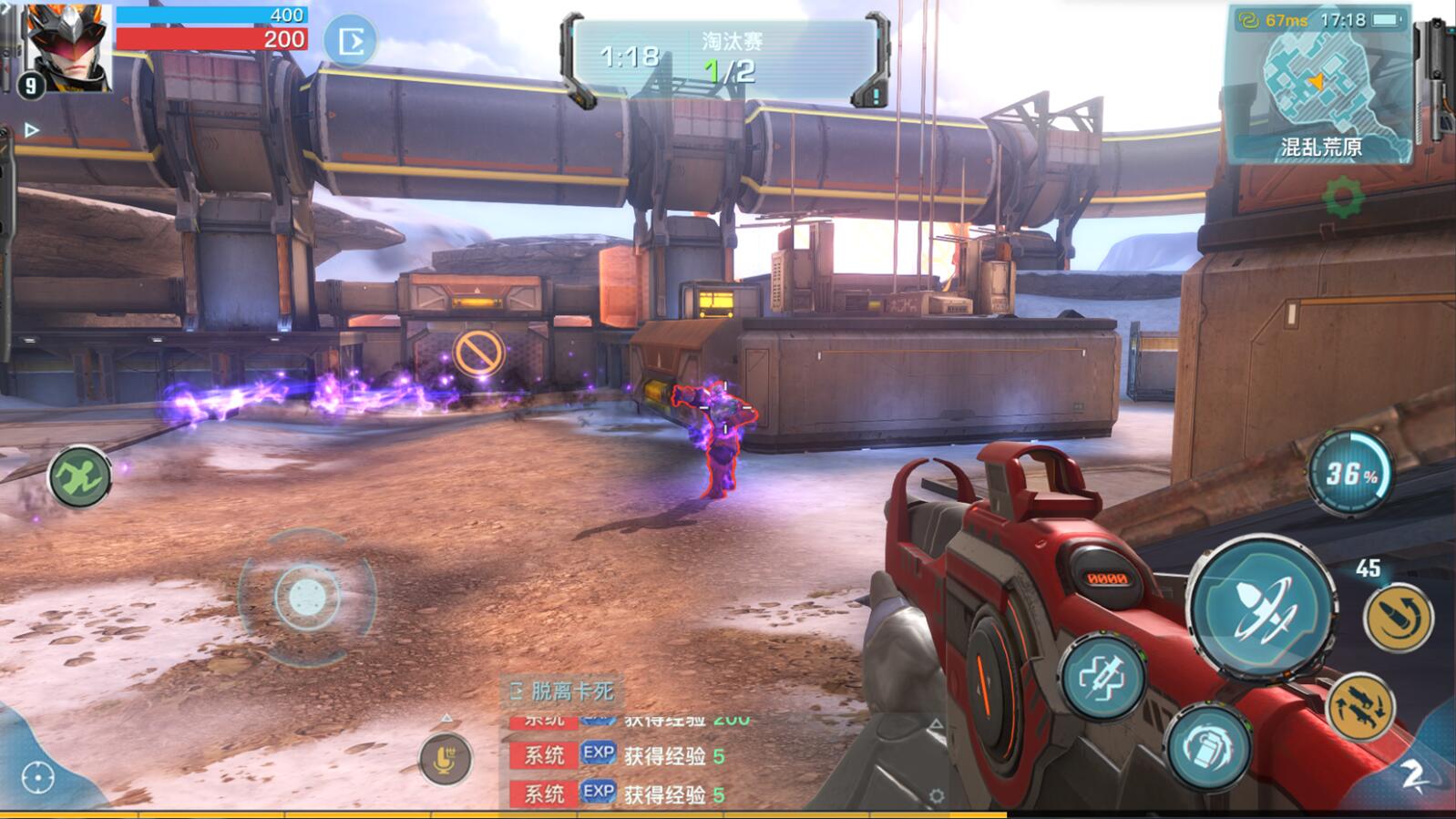Tap the green gear settings icon
This screenshot has width=1456, height=819.
pyautogui.click(x=1344, y=198)
